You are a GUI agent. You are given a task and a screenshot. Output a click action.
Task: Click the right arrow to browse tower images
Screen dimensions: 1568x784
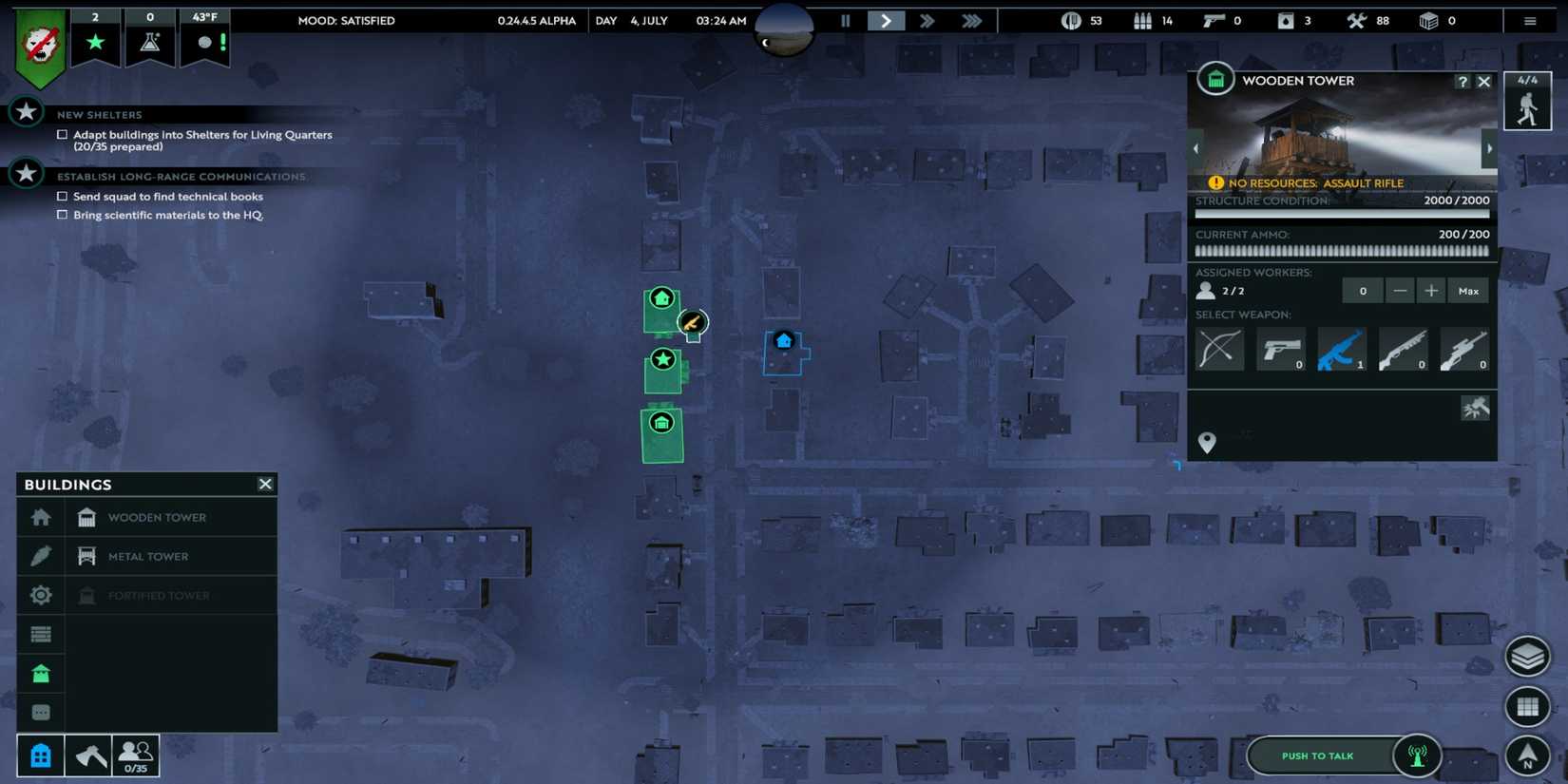click(x=1489, y=147)
